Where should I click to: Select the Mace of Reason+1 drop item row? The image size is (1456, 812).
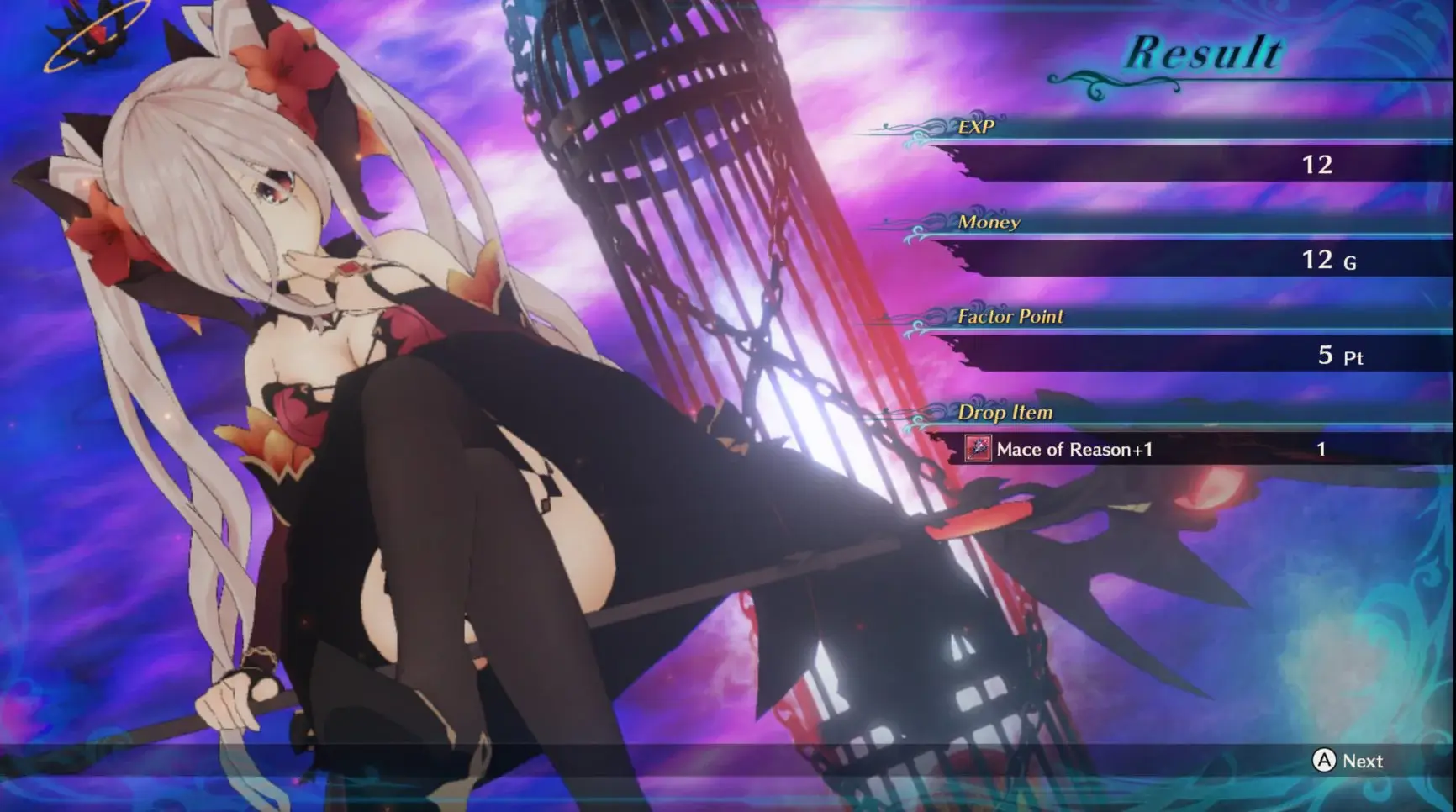tap(1074, 450)
